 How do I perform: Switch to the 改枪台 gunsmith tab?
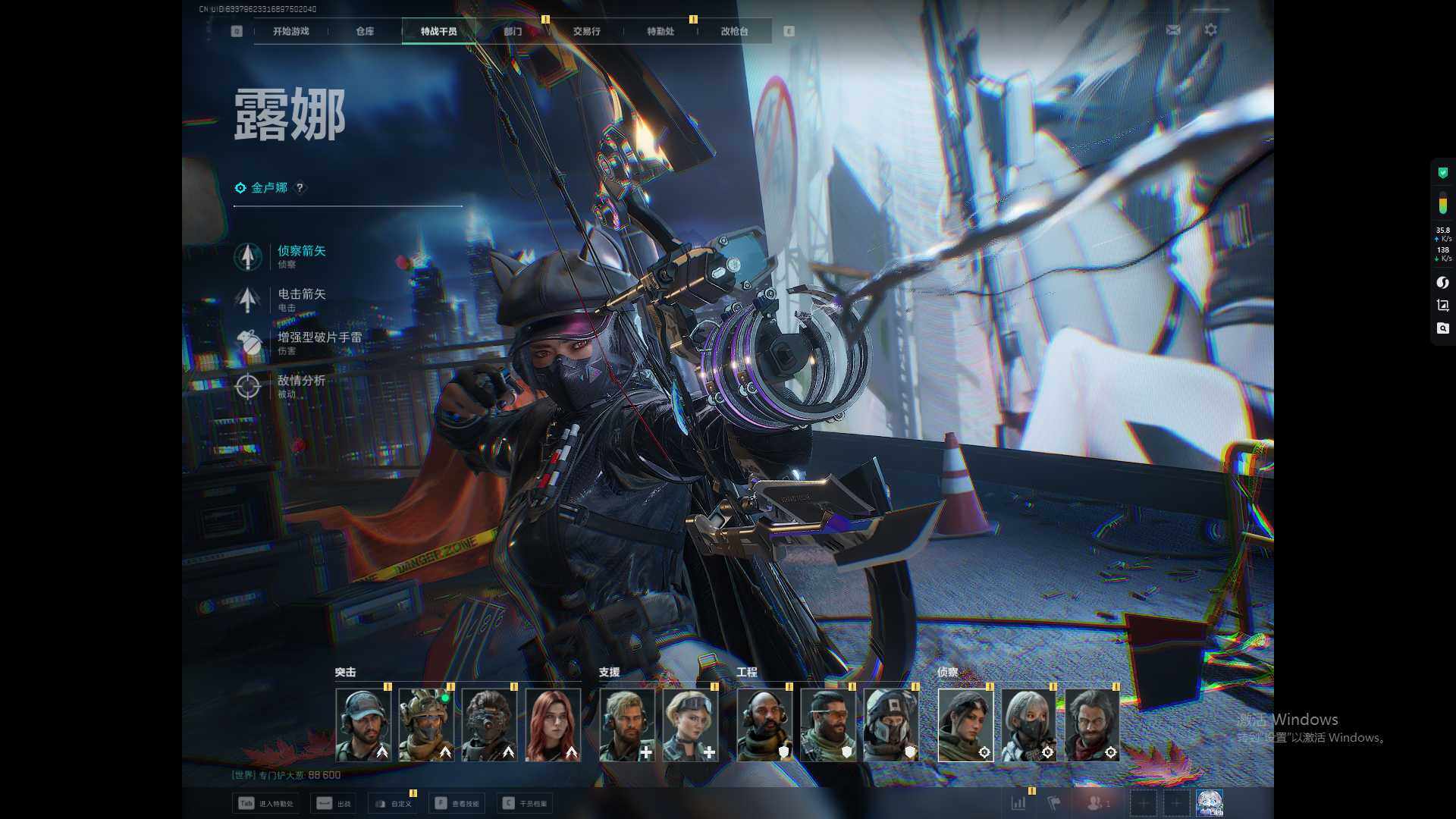tap(734, 31)
